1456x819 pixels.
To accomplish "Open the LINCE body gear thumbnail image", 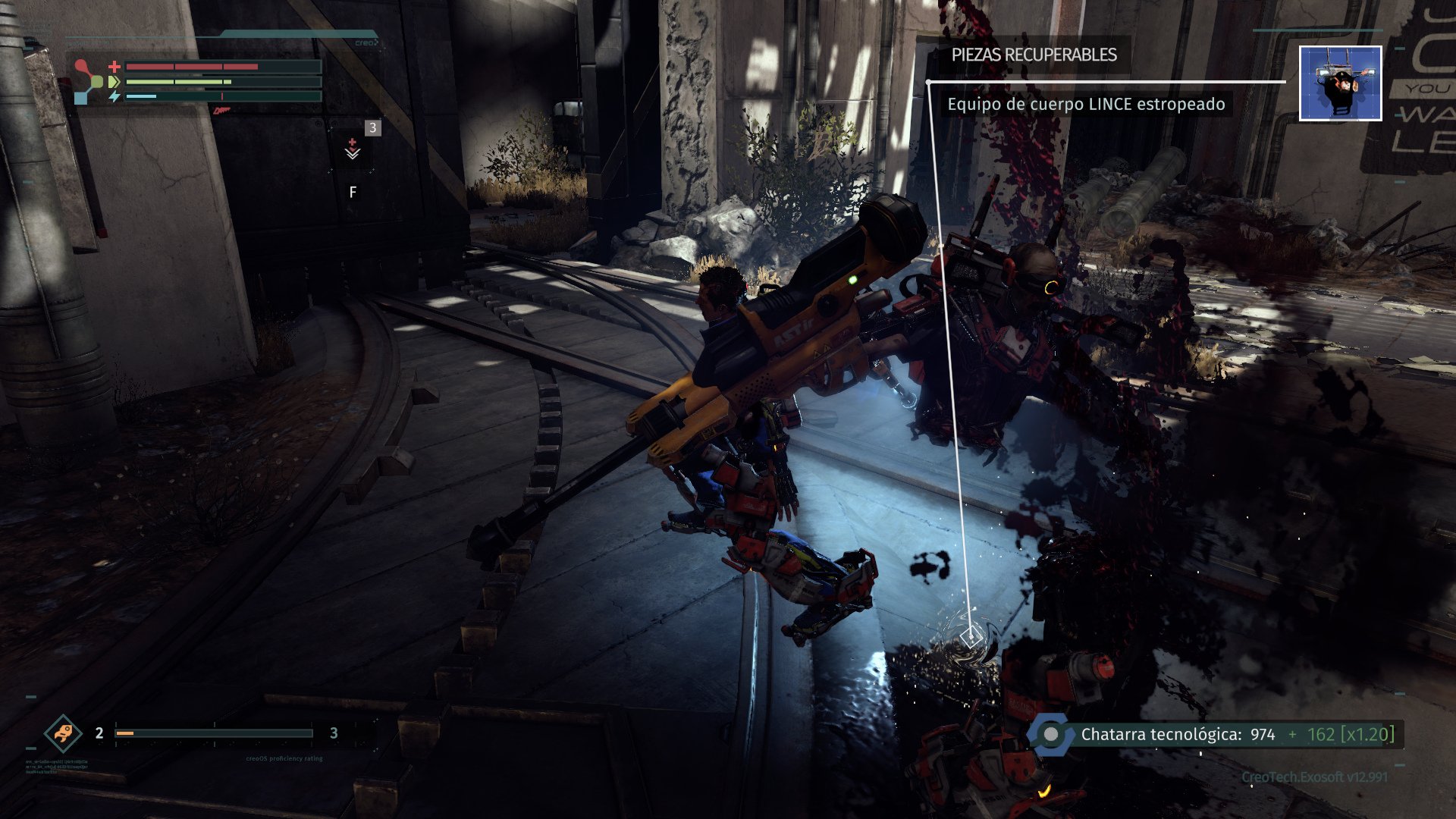I will click(1339, 84).
